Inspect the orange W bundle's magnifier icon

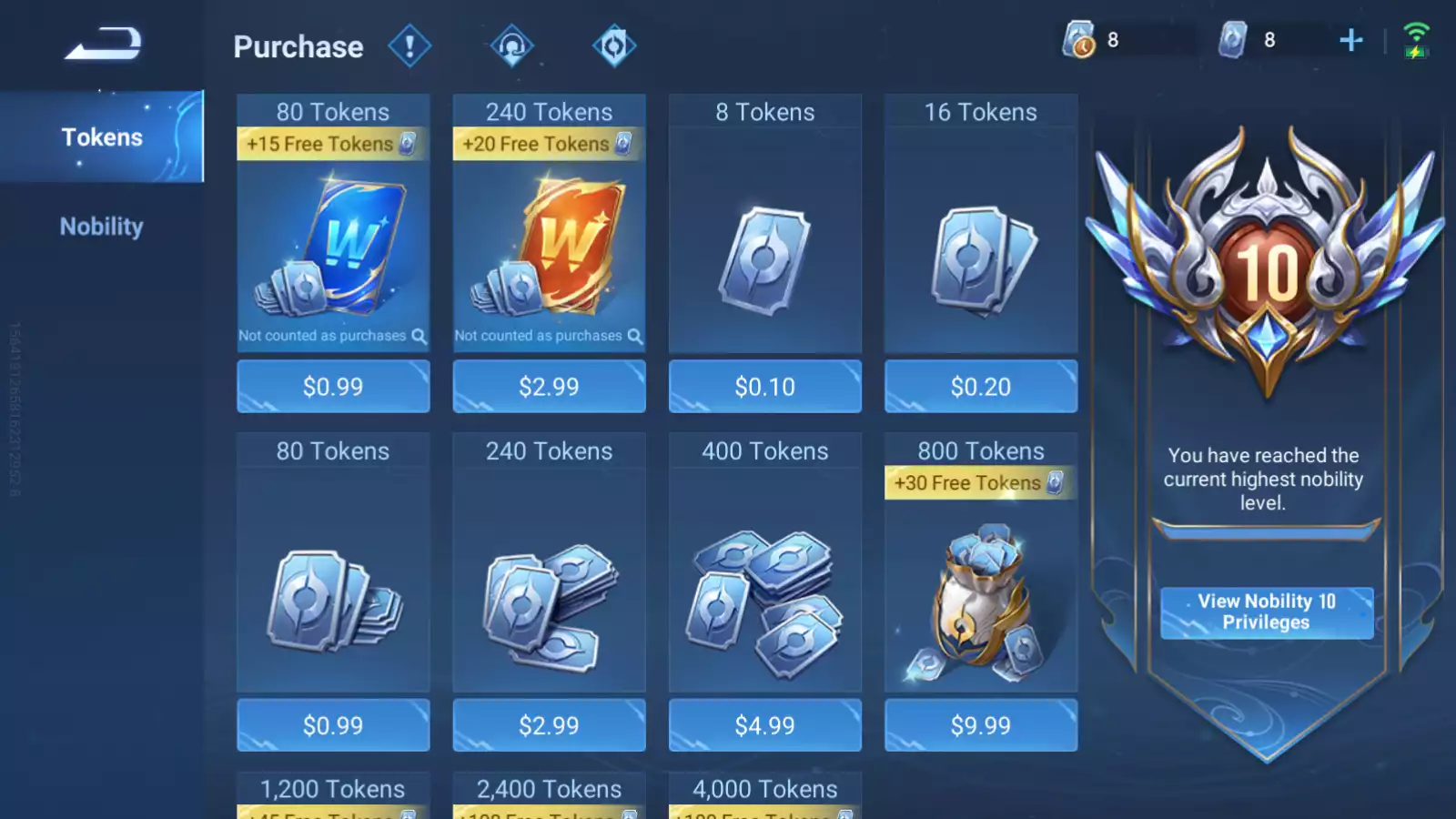(x=634, y=336)
